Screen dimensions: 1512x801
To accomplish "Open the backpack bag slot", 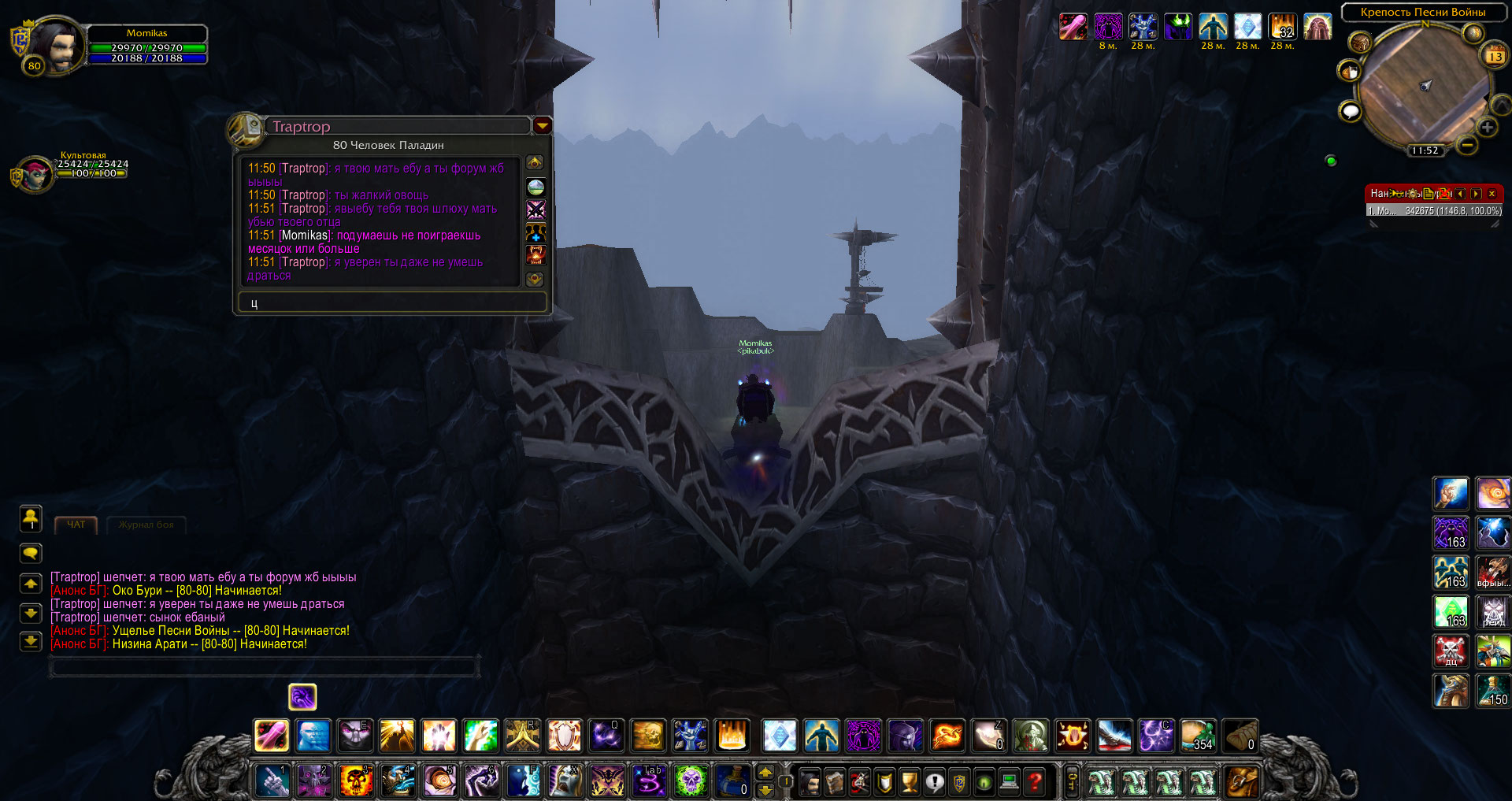I will tap(1241, 781).
